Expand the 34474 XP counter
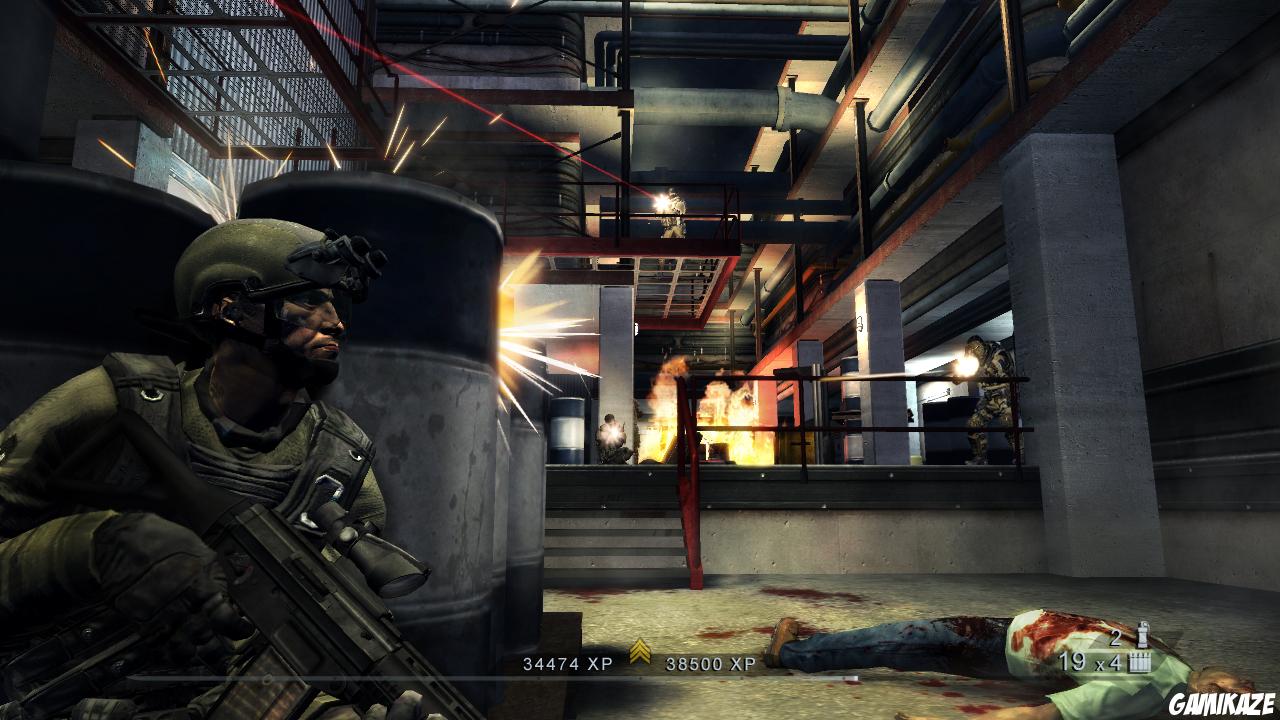The width and height of the screenshot is (1280, 720). coord(568,661)
